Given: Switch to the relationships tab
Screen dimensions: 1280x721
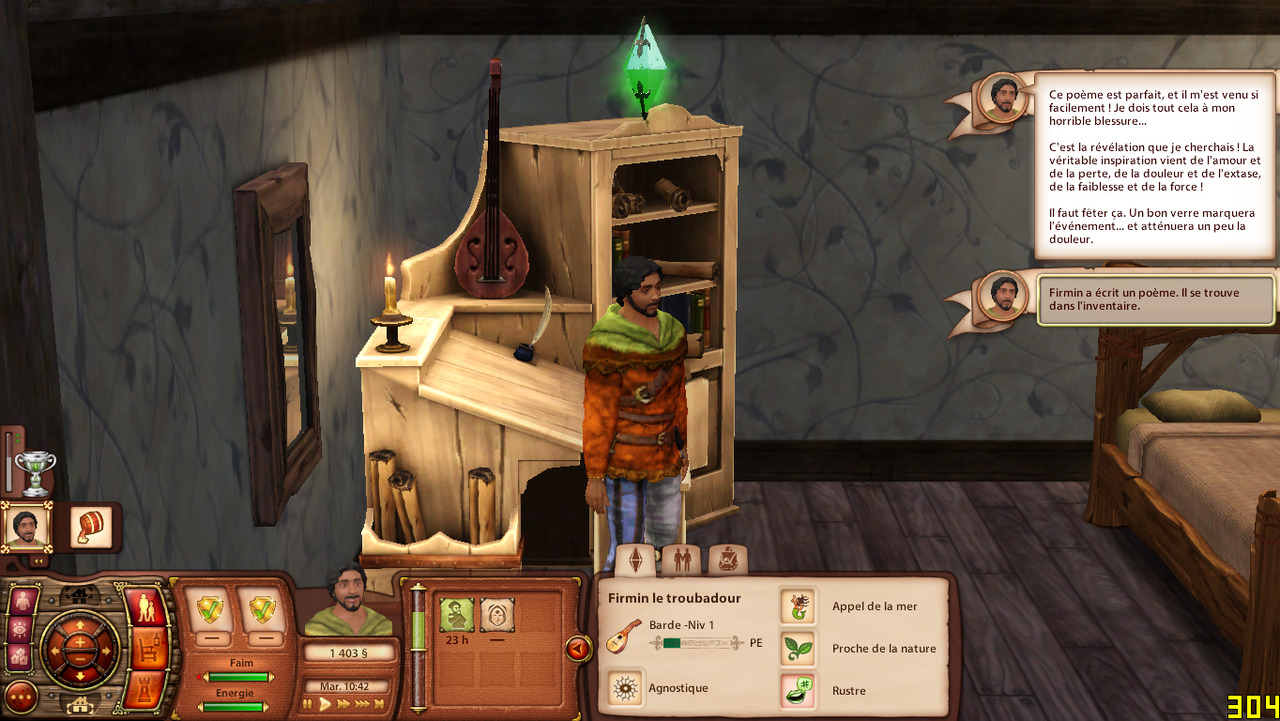Looking at the screenshot, I should [682, 560].
